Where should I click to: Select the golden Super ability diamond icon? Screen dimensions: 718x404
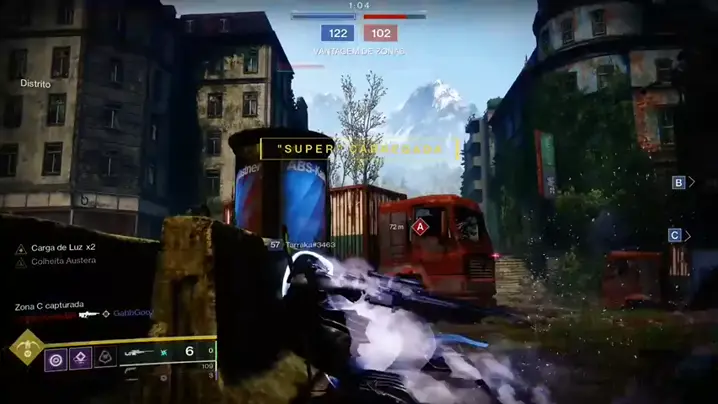pyautogui.click(x=24, y=349)
